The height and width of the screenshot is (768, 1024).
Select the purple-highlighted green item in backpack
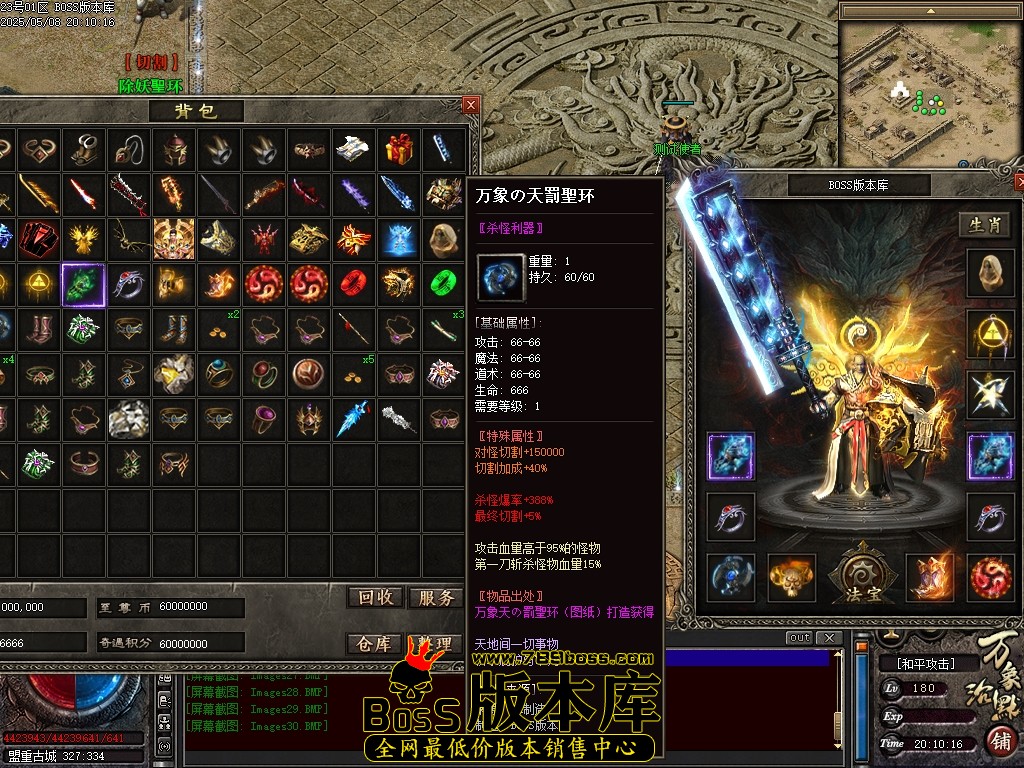(84, 285)
